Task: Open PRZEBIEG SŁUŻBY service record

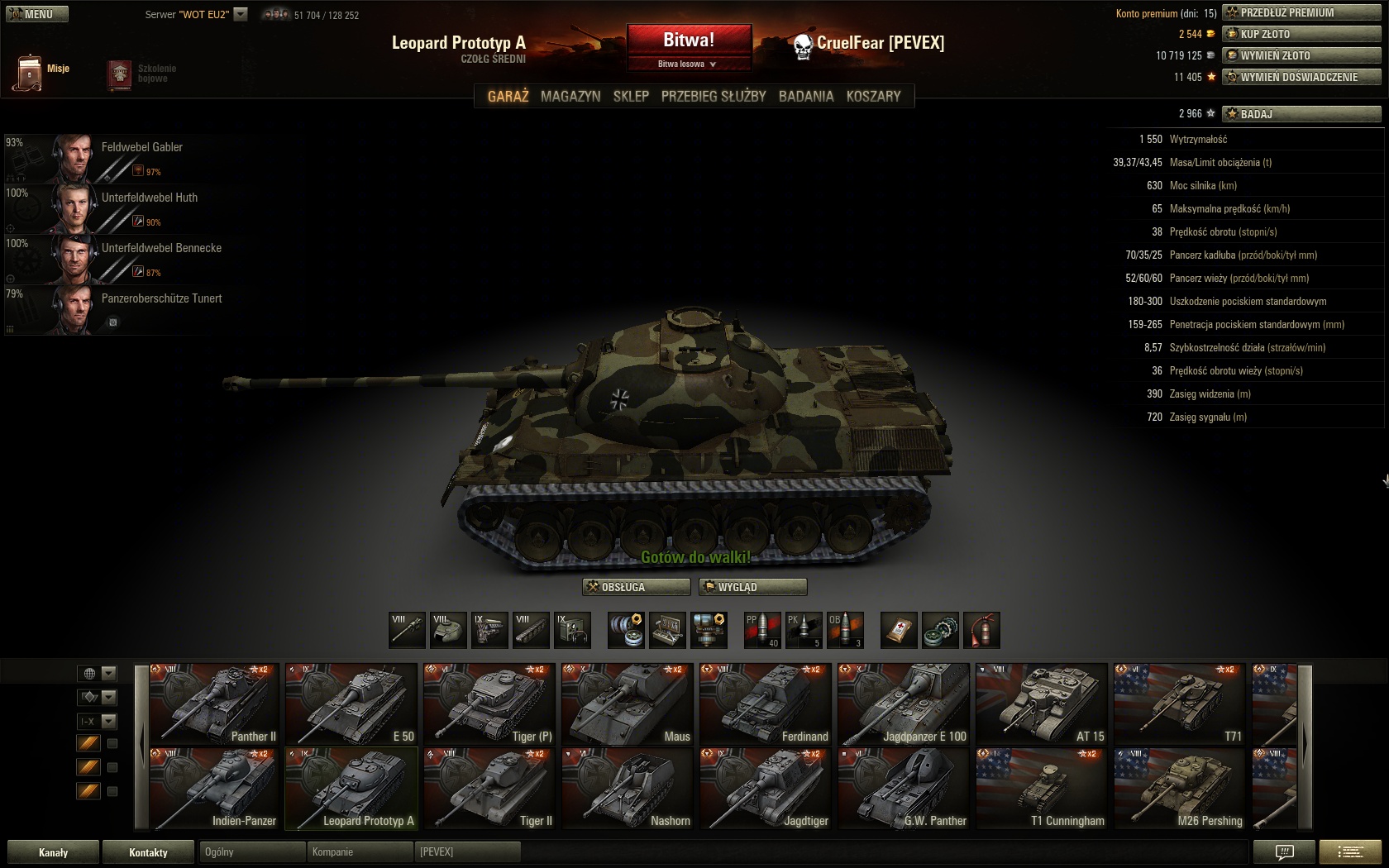Action: click(714, 97)
